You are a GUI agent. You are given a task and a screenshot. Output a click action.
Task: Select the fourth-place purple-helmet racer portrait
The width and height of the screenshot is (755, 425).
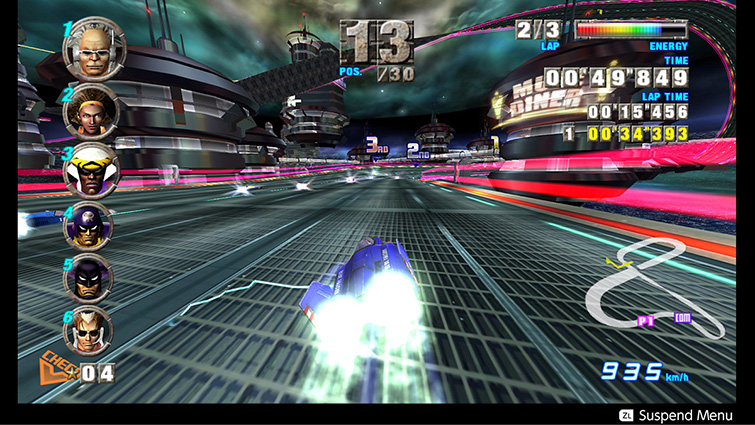88,226
